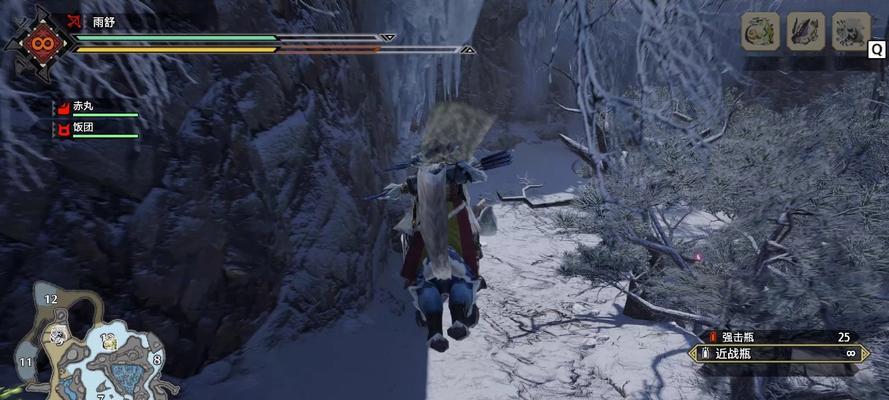This screenshot has width=889, height=400.
Task: Select area 11 on the minimap
Action: coord(26,361)
